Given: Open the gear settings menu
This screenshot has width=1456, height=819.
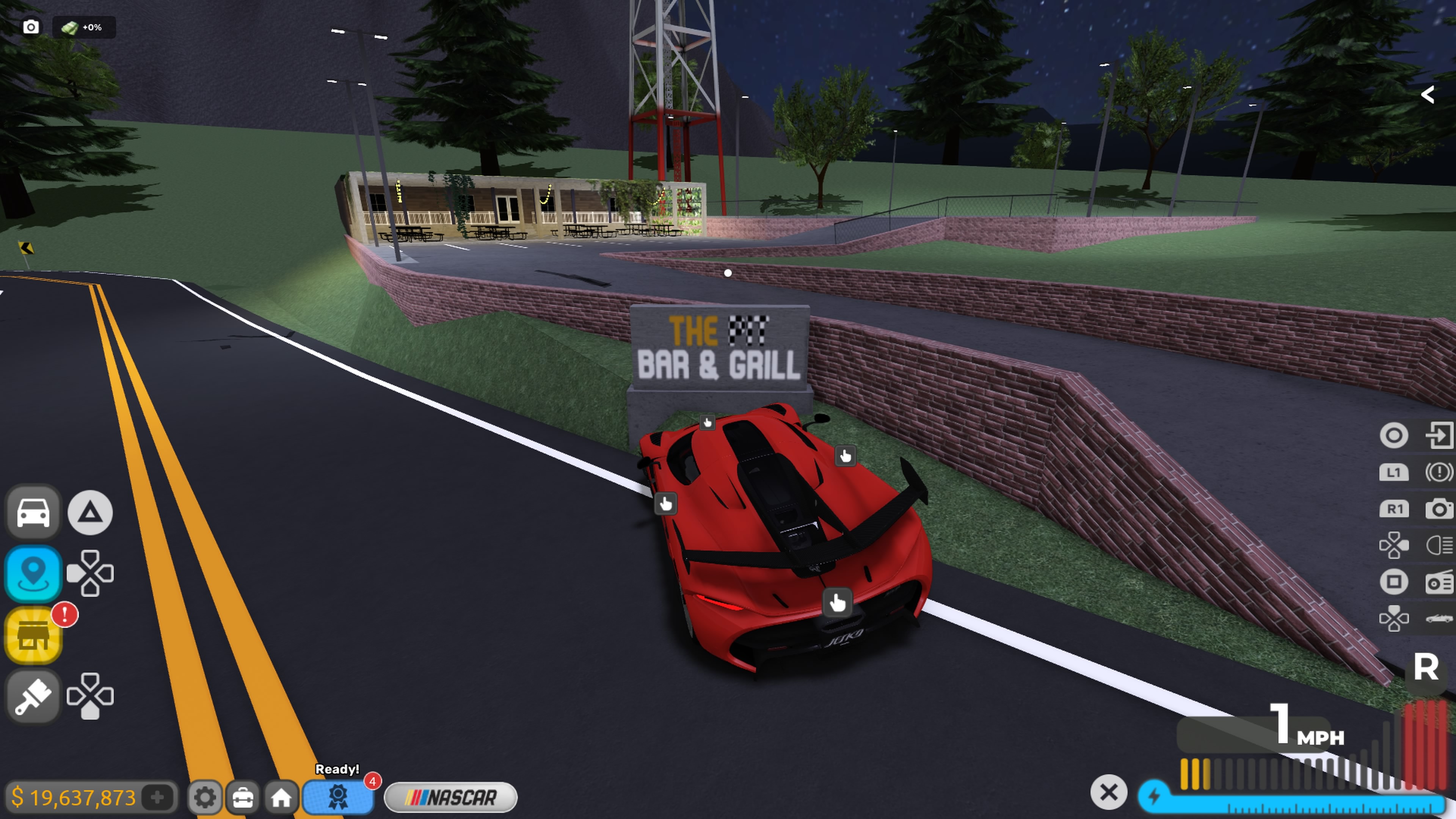Looking at the screenshot, I should 204,797.
